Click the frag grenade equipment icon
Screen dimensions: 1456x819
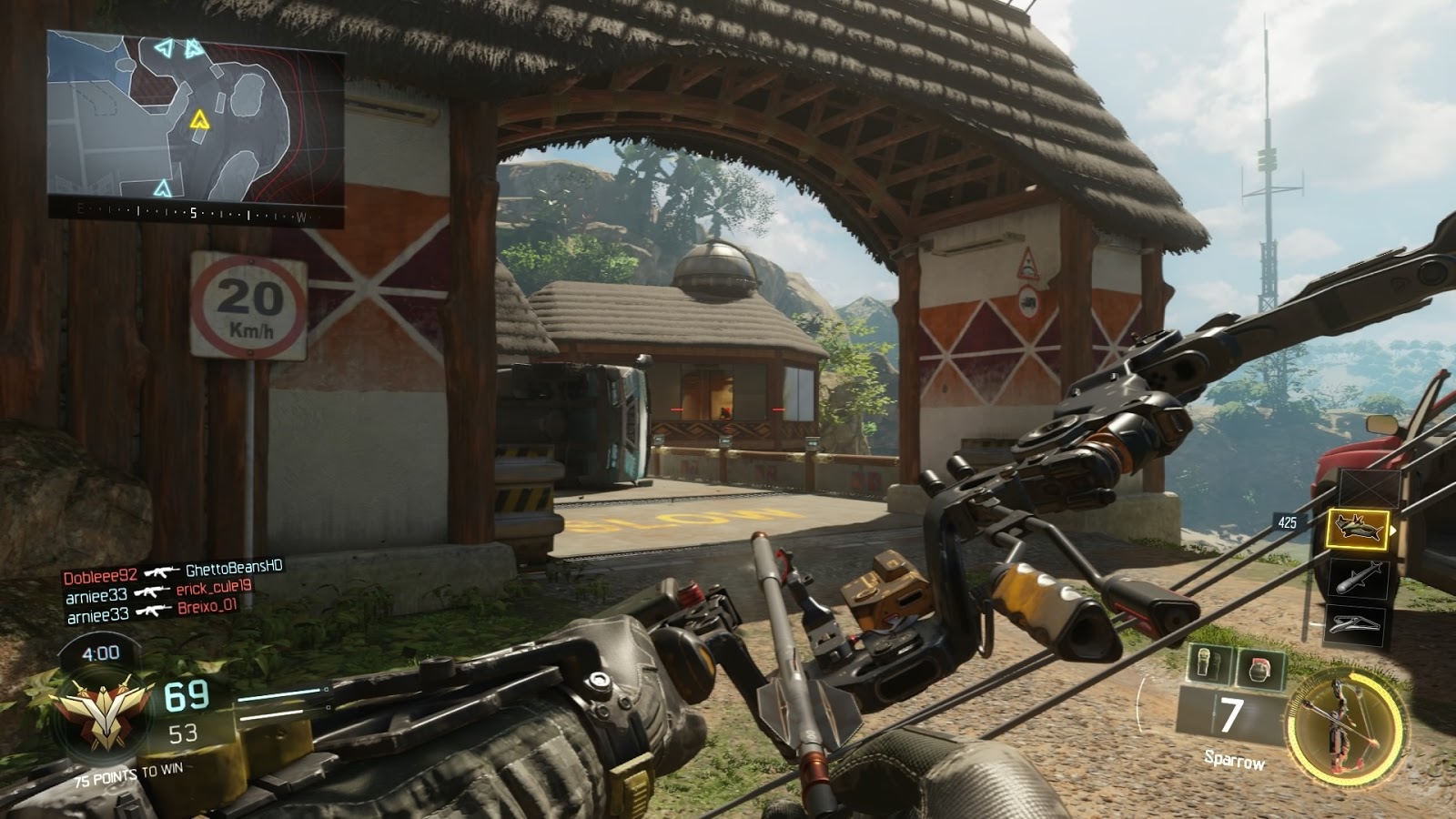click(1259, 667)
